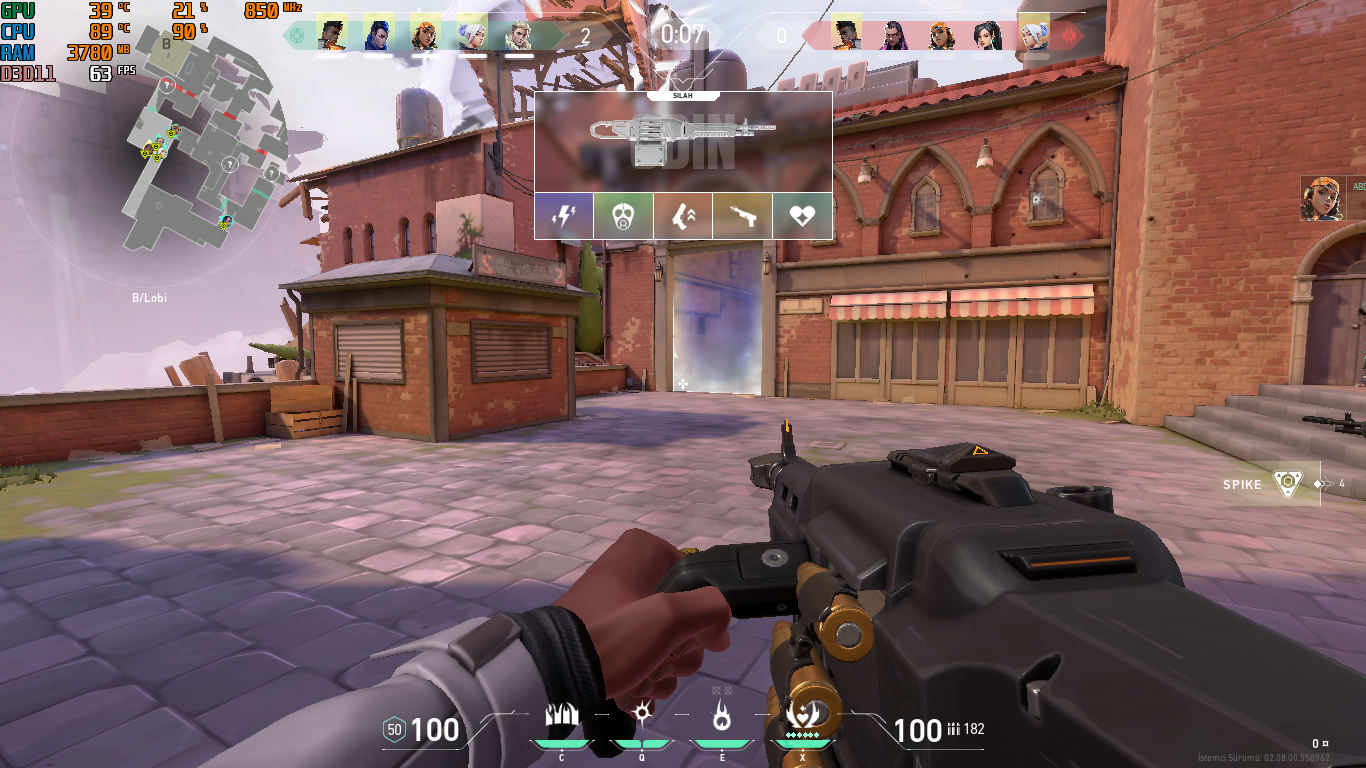Click the gun-with-chevrons upgrade icon in the weapon panel
Viewport: 1366px width, 768px height.
(683, 215)
